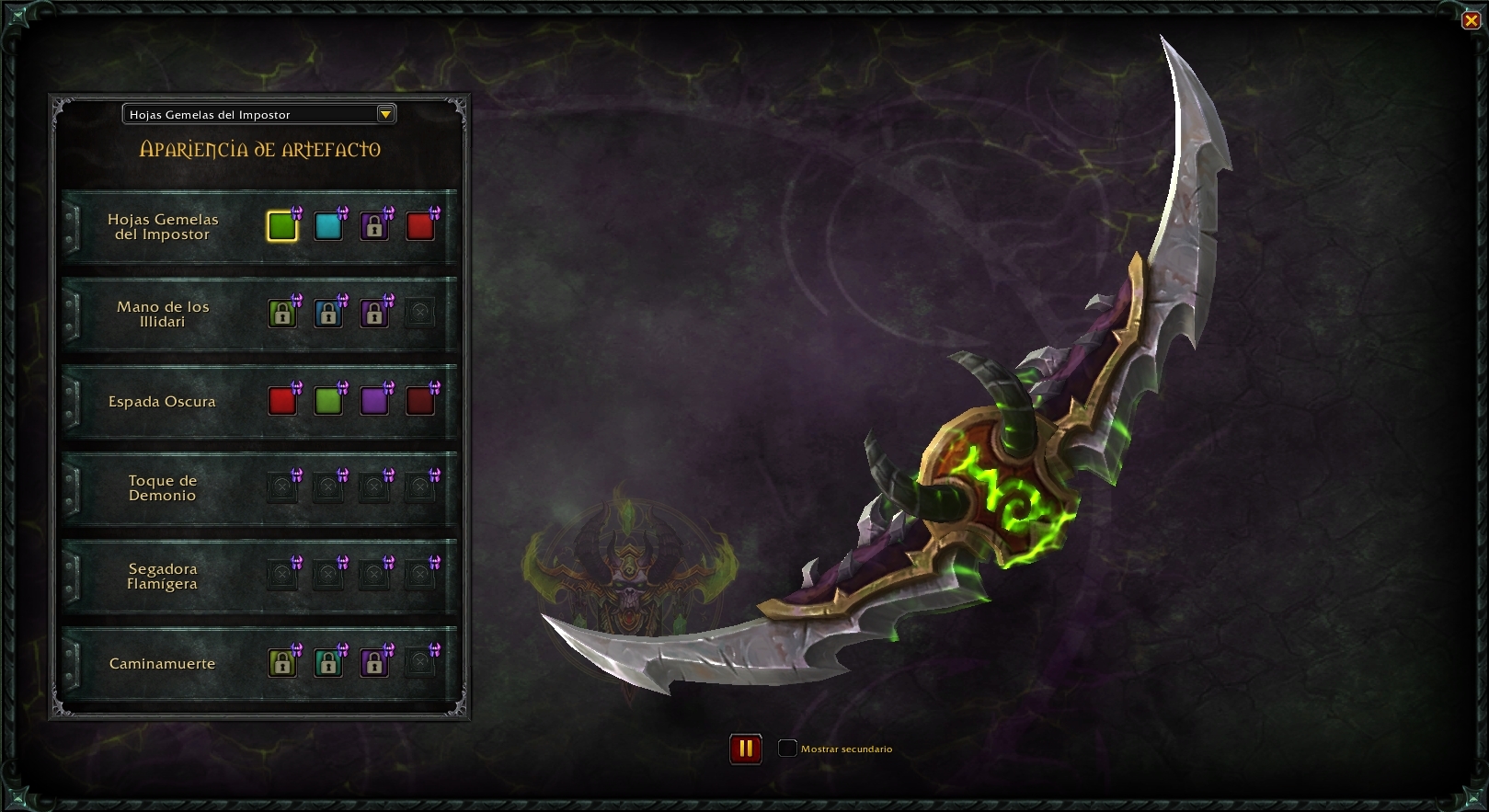Click the last hidden Segadora Flamígera slot
The width and height of the screenshot is (1489, 812).
click(x=420, y=576)
